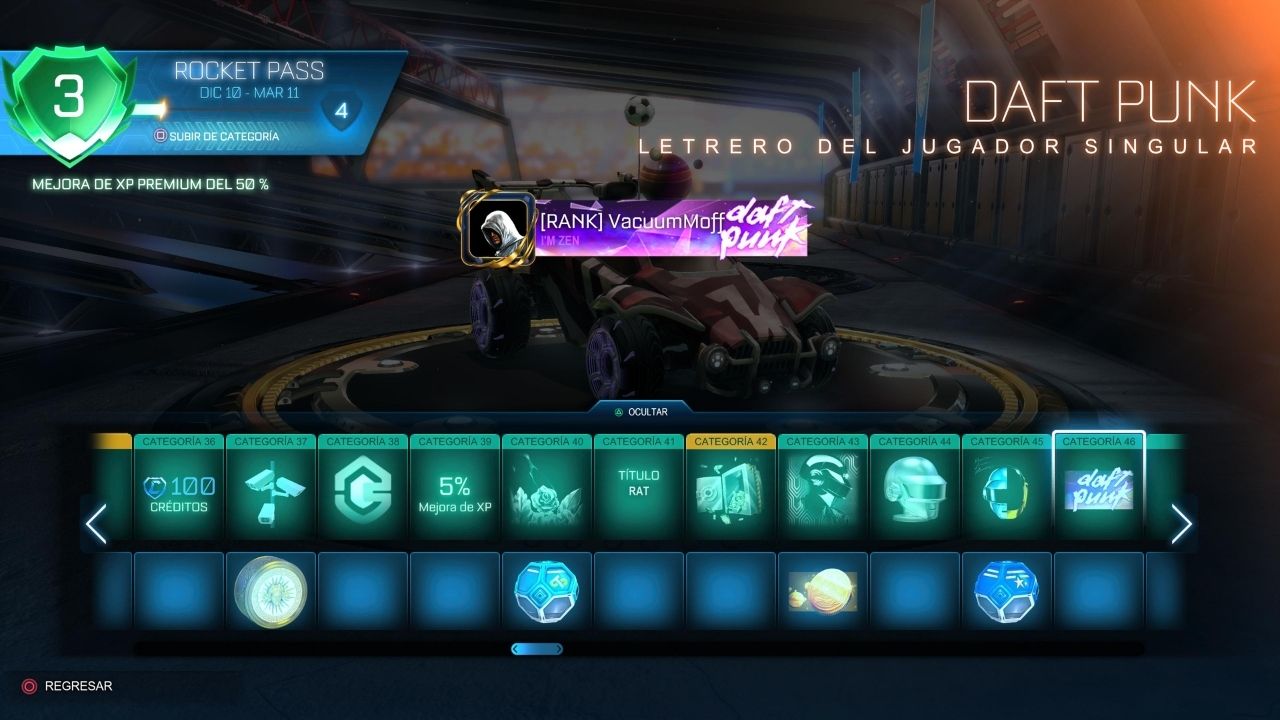1280x720 pixels.
Task: Open the Categoría 43 helmet portrait reward
Action: (823, 493)
